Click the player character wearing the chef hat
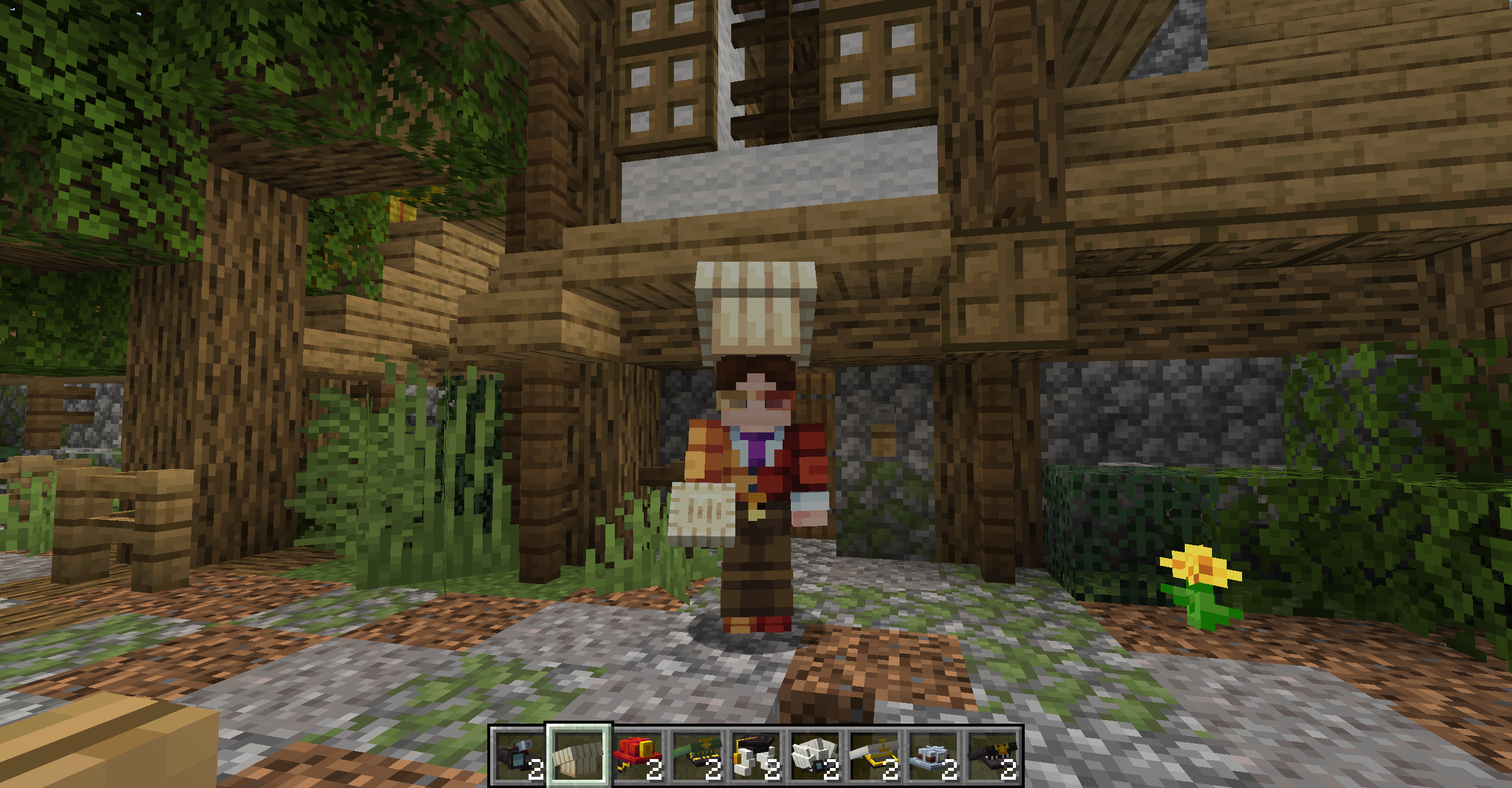 [x=756, y=473]
